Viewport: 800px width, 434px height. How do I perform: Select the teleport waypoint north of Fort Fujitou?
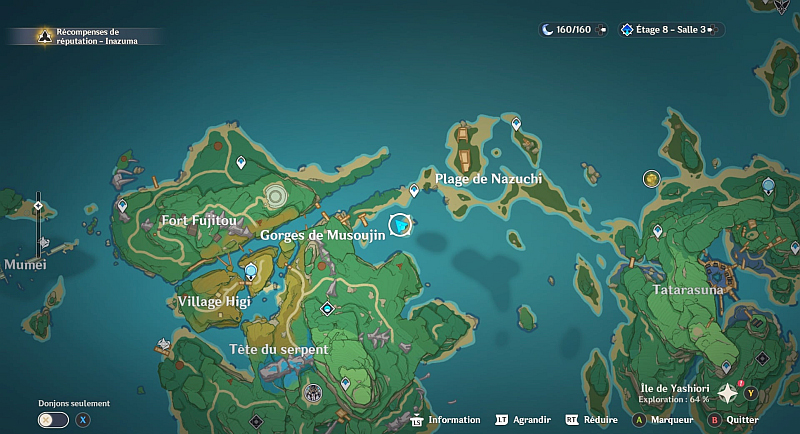(240, 161)
